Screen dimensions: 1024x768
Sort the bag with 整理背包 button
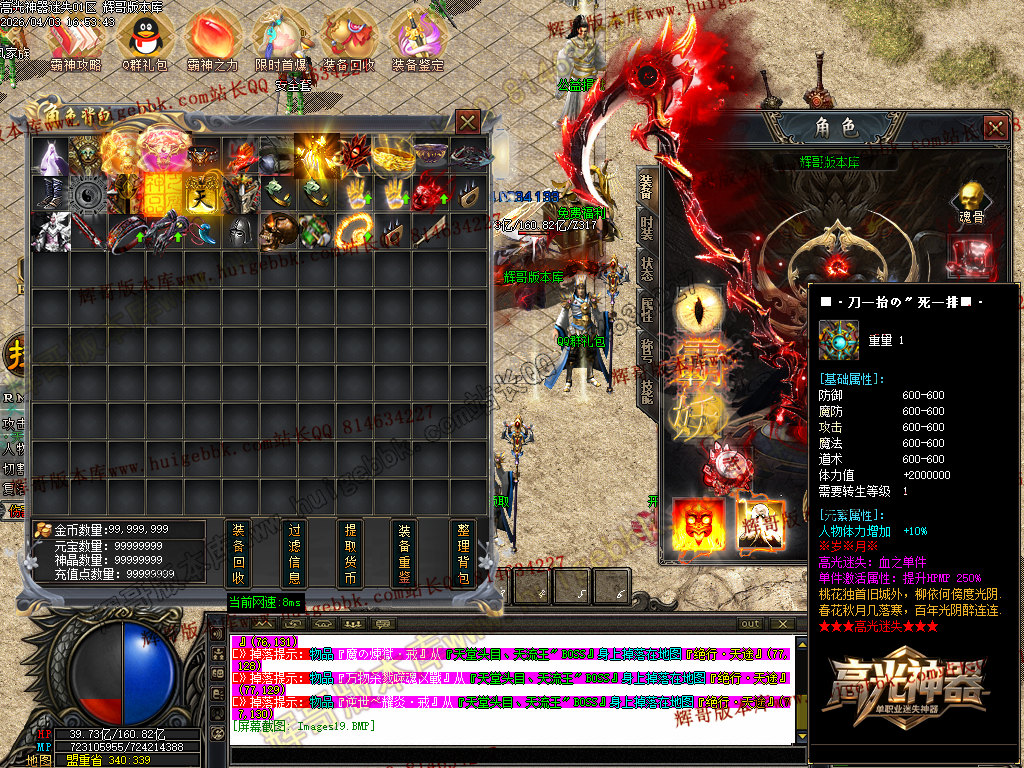pos(463,553)
